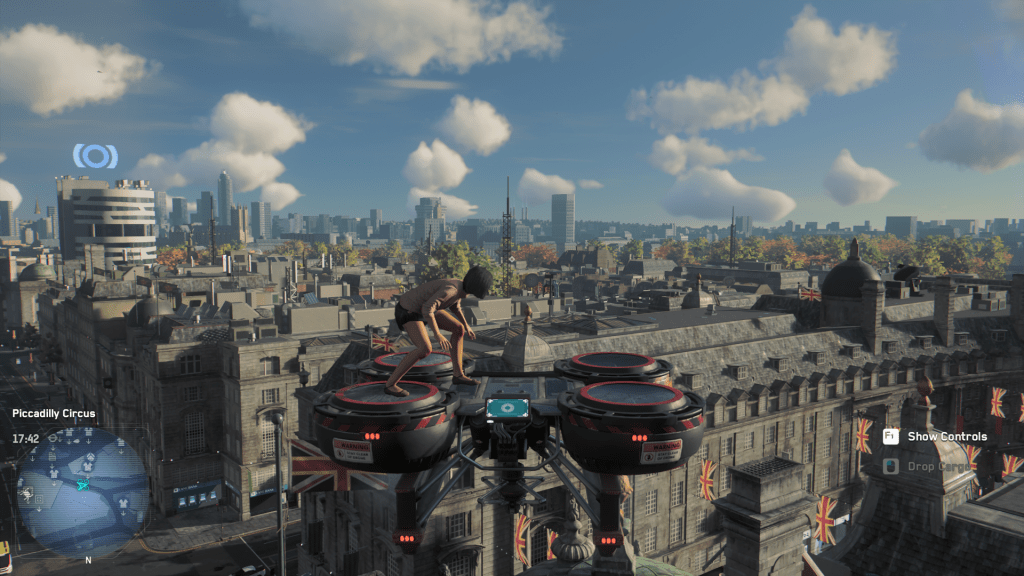Click the signal broadcast icon in the sky
Viewport: 1024px width, 576px height.
coord(95,156)
